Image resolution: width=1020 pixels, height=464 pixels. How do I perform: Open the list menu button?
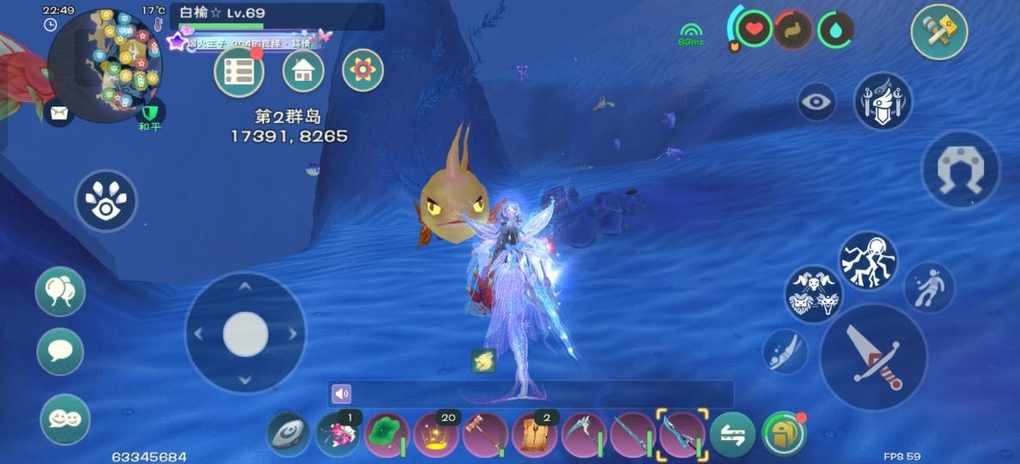tap(239, 71)
